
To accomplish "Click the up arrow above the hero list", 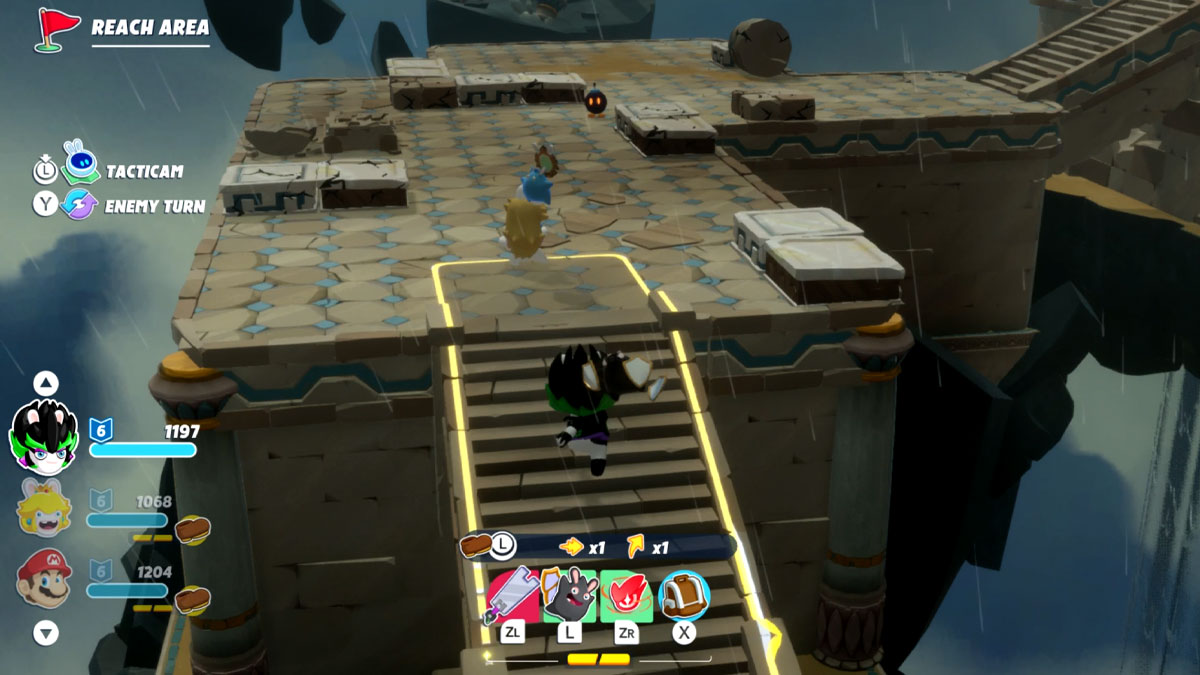I will point(46,383).
